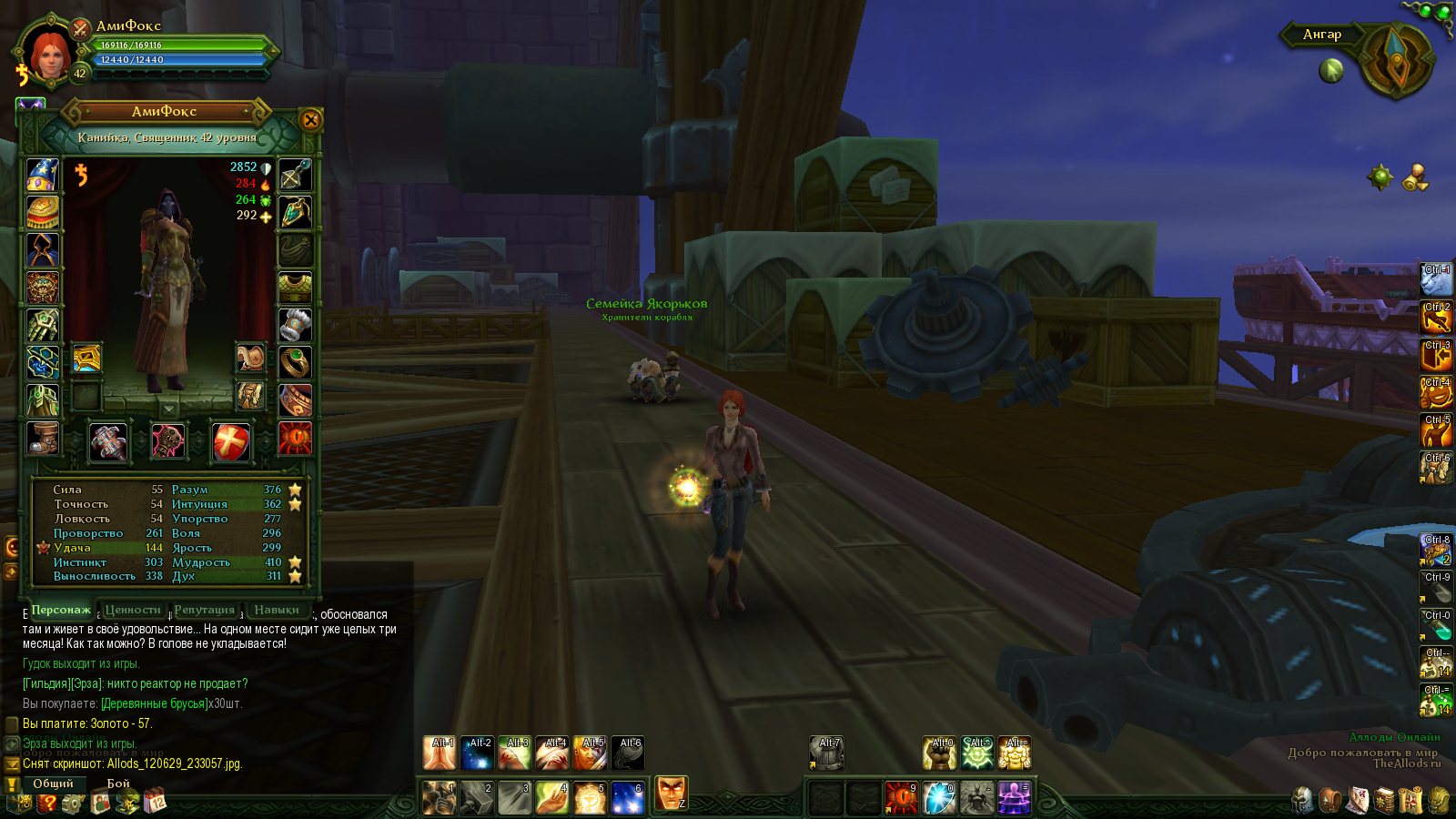Choose the red eye trinket equipment slot
Viewport: 1456px width, 819px height.
[295, 438]
